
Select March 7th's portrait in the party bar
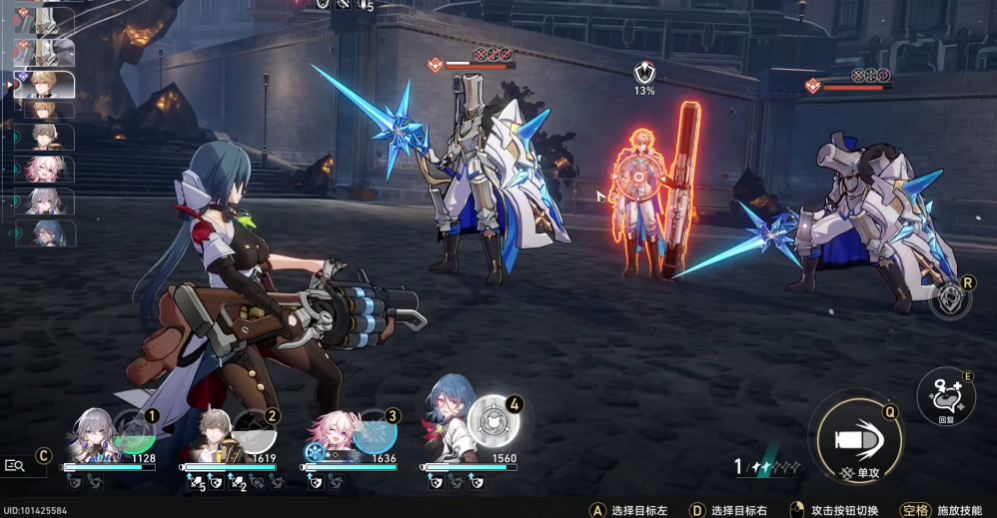[330, 438]
